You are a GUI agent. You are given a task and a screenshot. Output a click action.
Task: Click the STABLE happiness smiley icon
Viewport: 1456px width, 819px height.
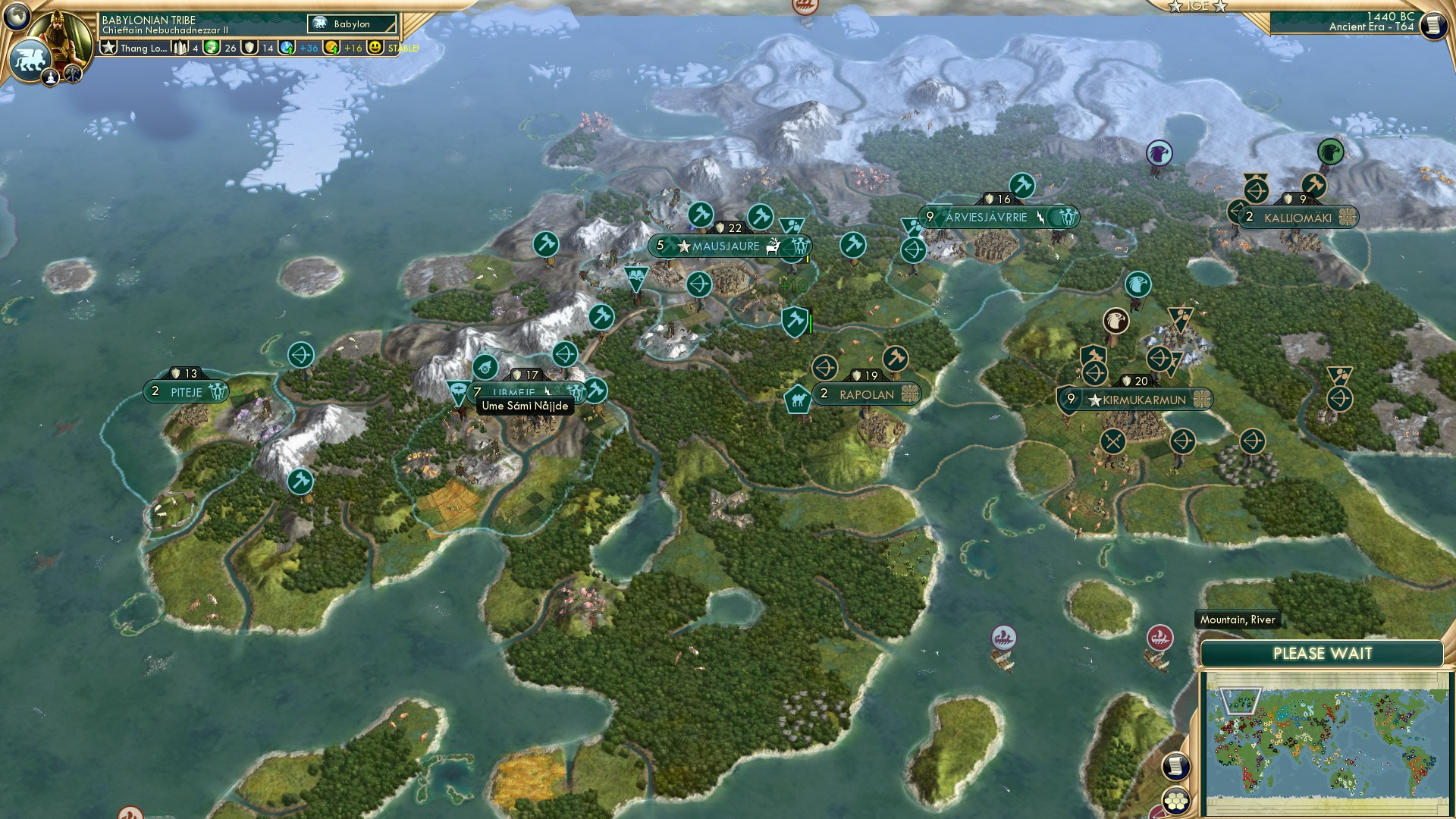375,48
